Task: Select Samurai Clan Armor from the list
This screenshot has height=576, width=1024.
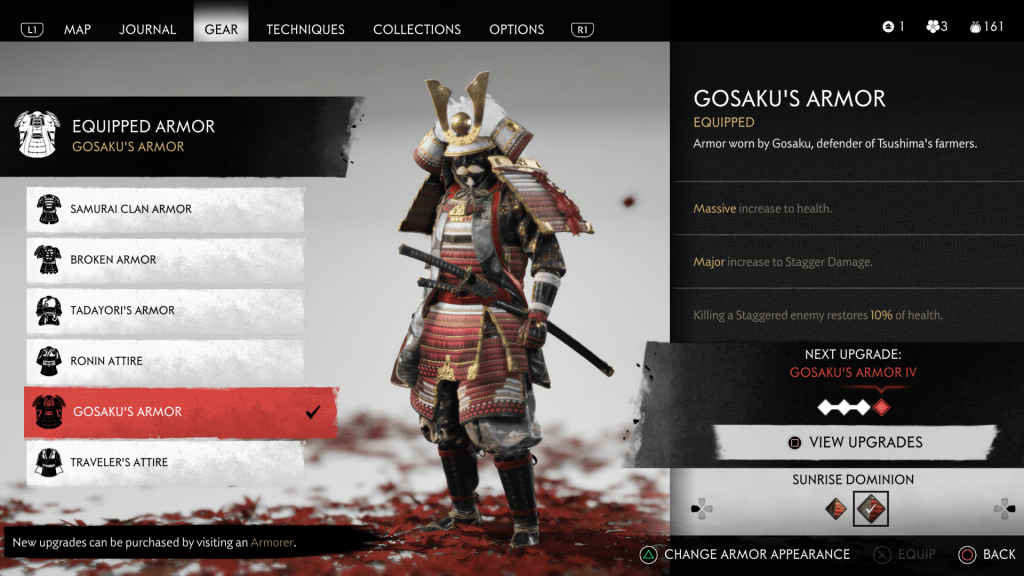Action: 165,209
